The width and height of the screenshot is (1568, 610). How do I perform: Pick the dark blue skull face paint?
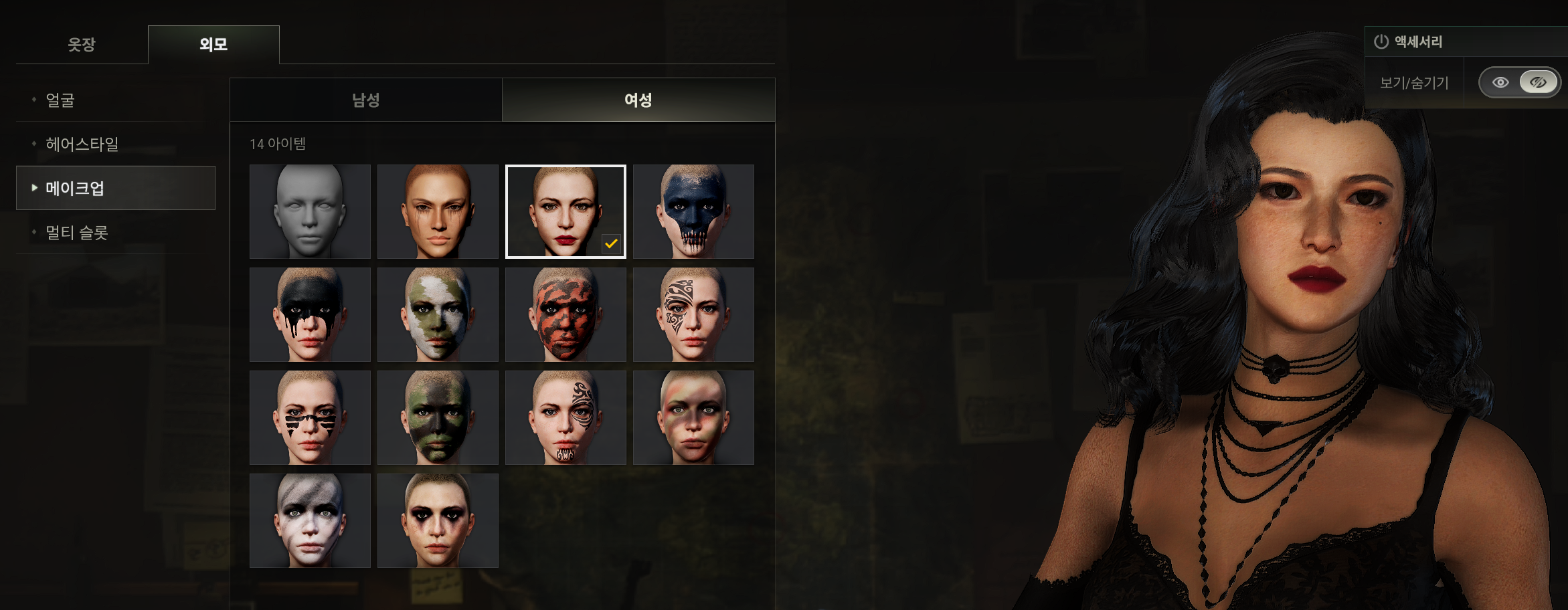693,211
